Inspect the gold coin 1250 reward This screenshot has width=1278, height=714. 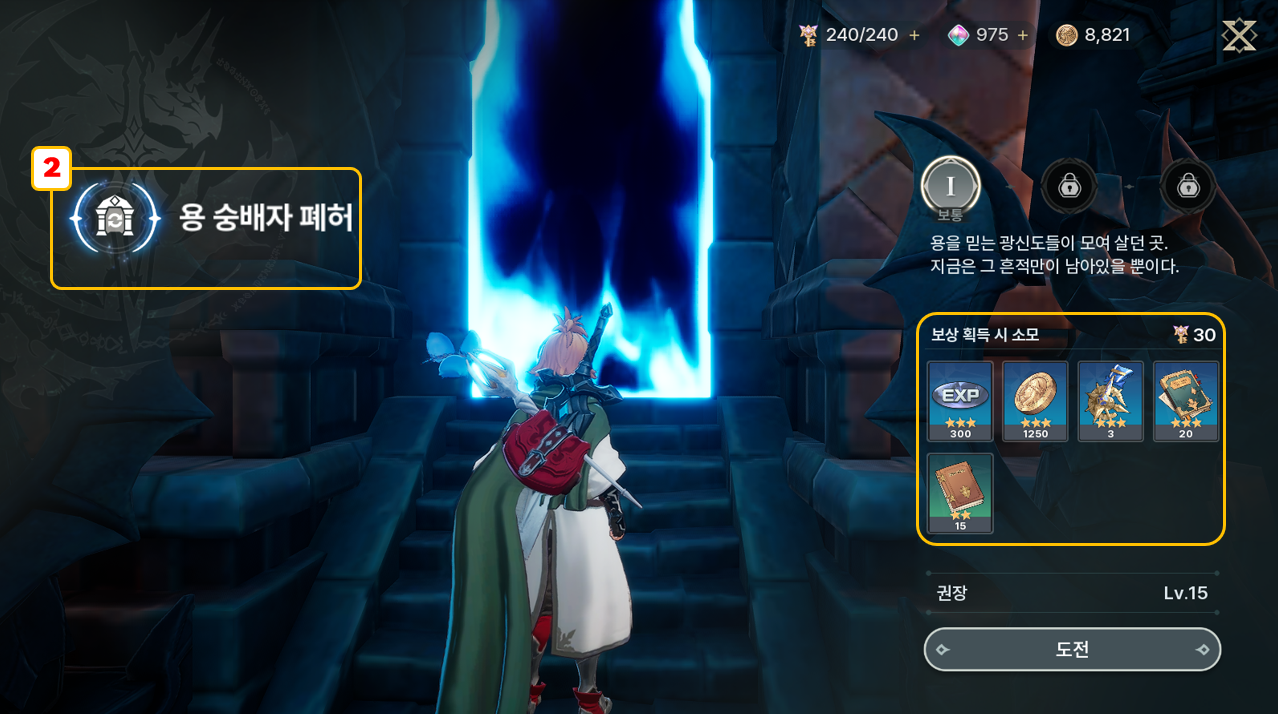(1035, 400)
